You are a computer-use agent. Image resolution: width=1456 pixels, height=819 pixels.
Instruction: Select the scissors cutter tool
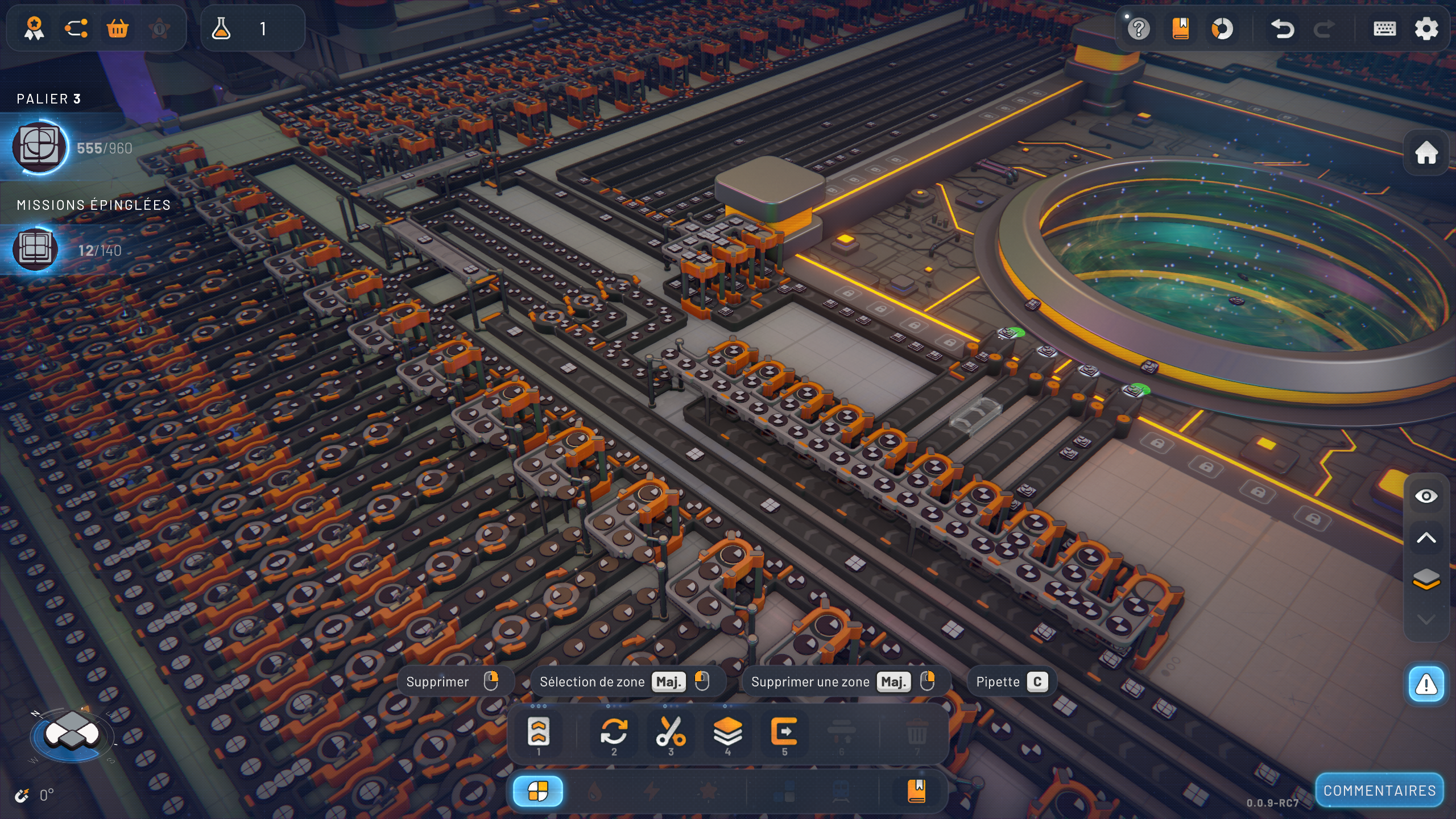tap(671, 733)
